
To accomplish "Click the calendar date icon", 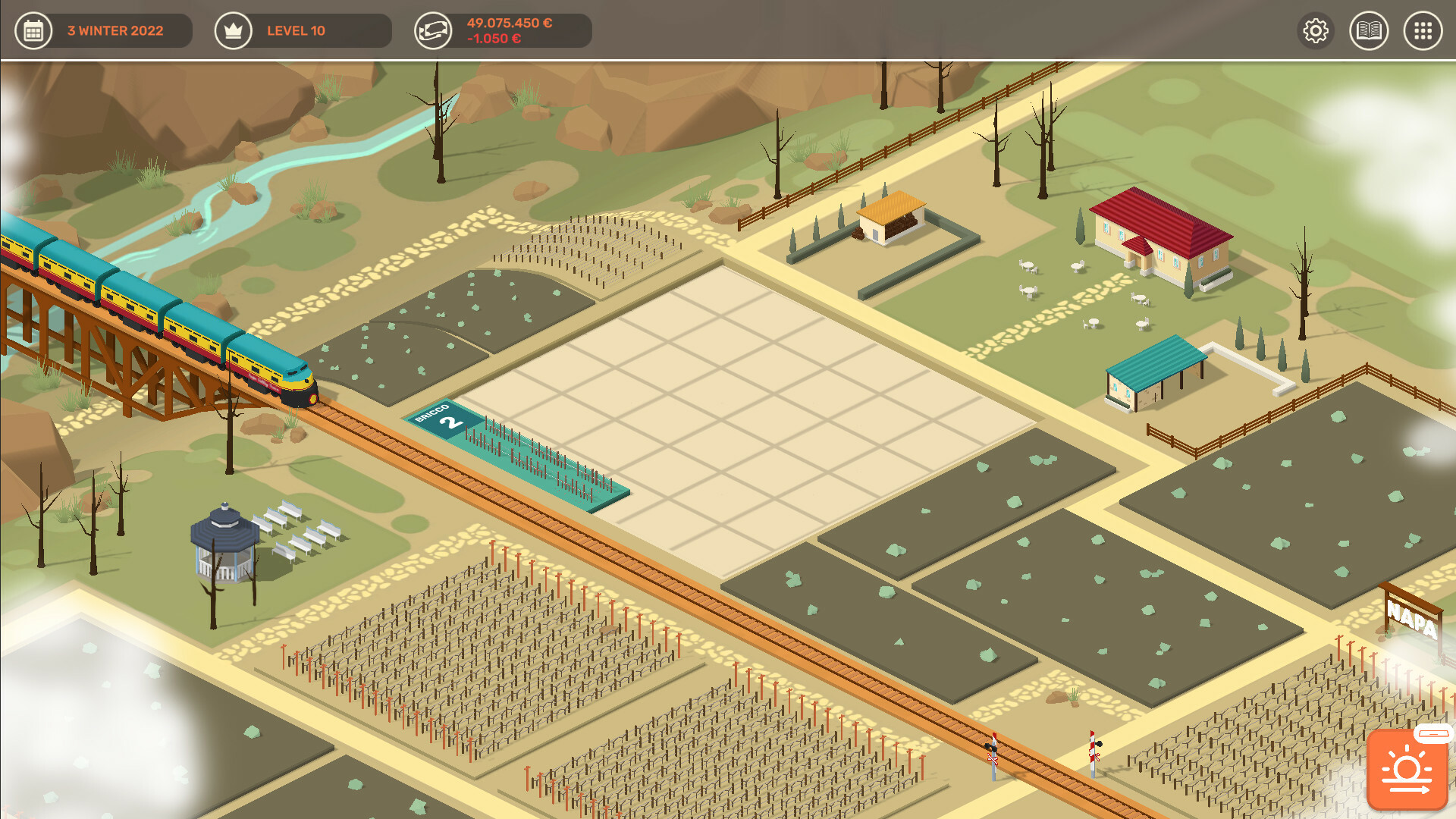I will click(x=33, y=31).
